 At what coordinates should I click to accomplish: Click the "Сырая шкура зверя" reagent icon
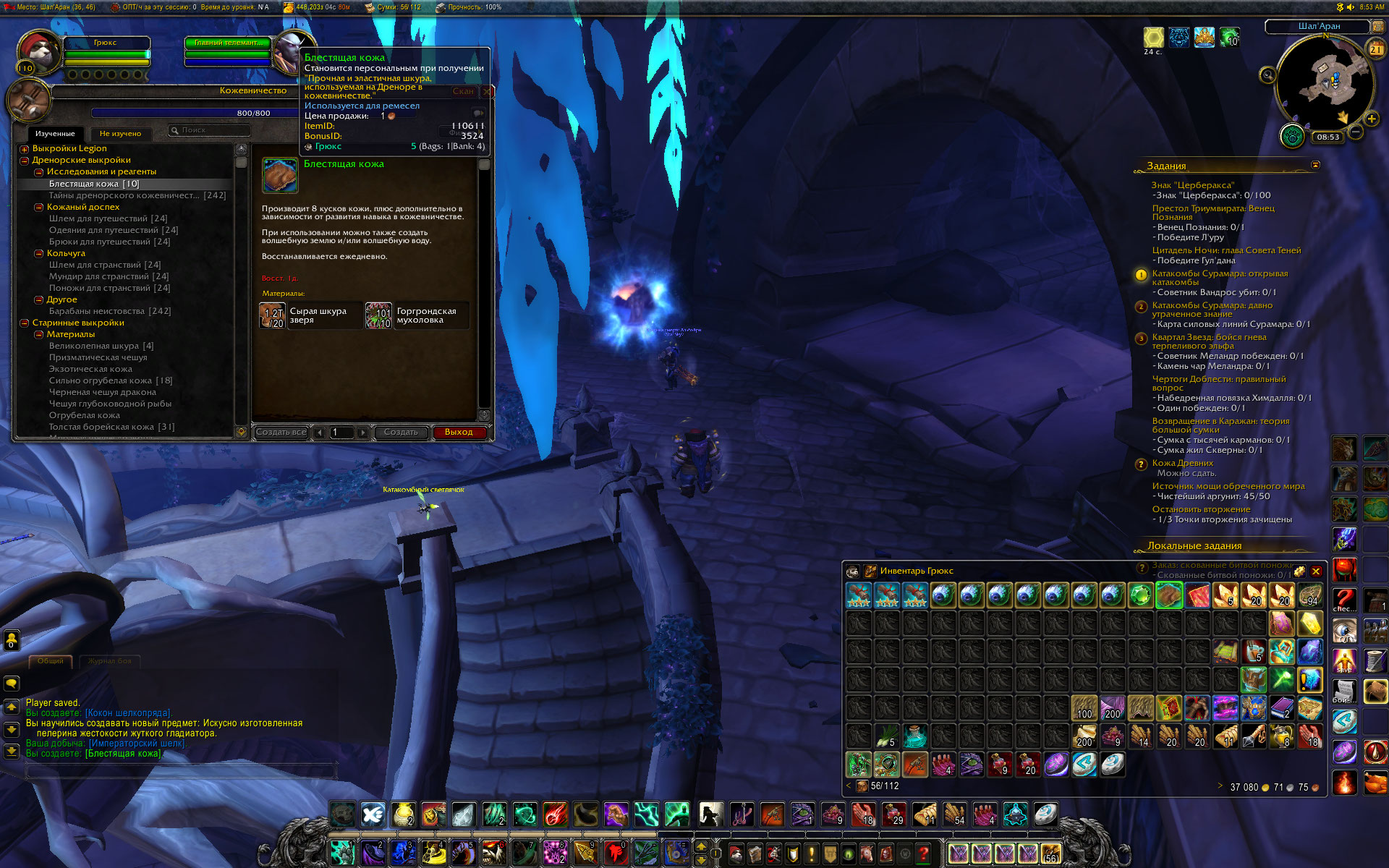[273, 316]
